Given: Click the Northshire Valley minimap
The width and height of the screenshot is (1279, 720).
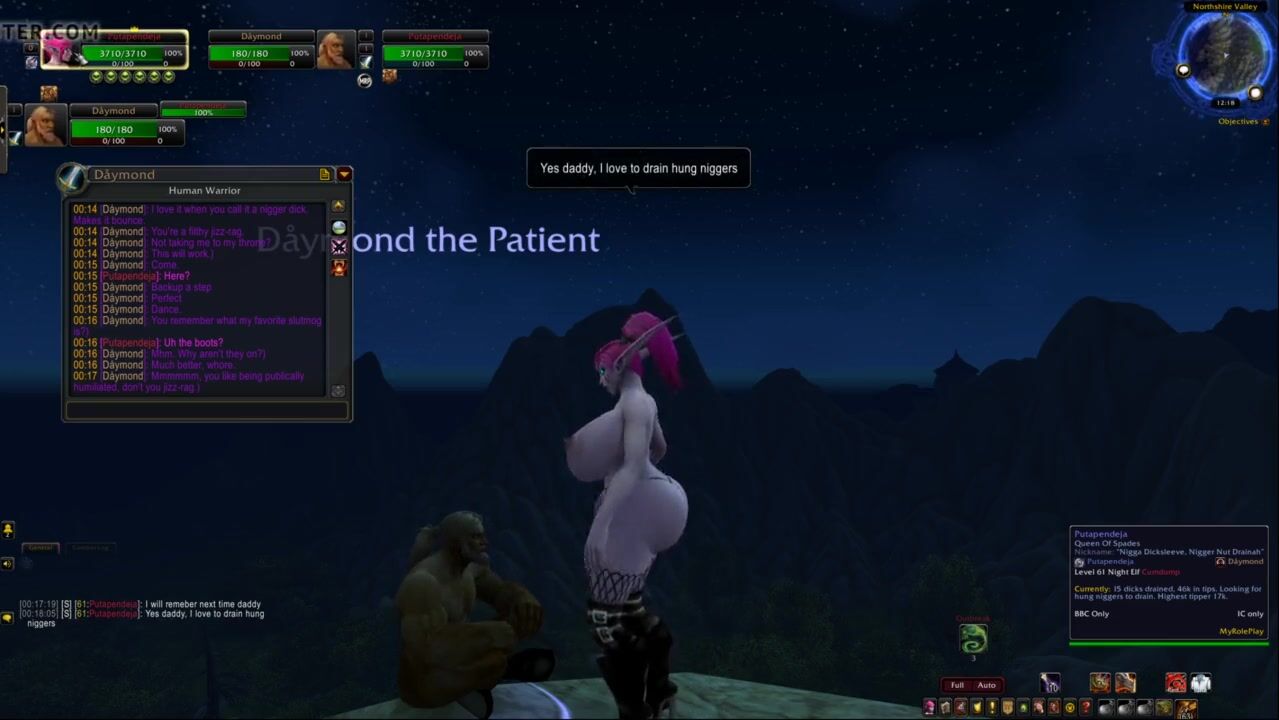Looking at the screenshot, I should [1225, 55].
